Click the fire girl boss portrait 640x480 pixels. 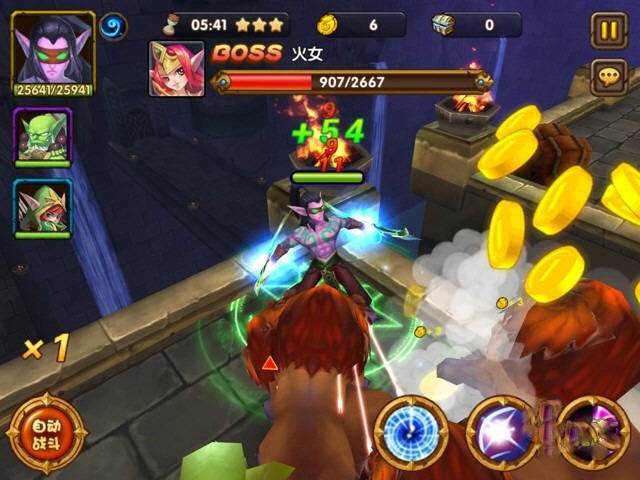(176, 69)
